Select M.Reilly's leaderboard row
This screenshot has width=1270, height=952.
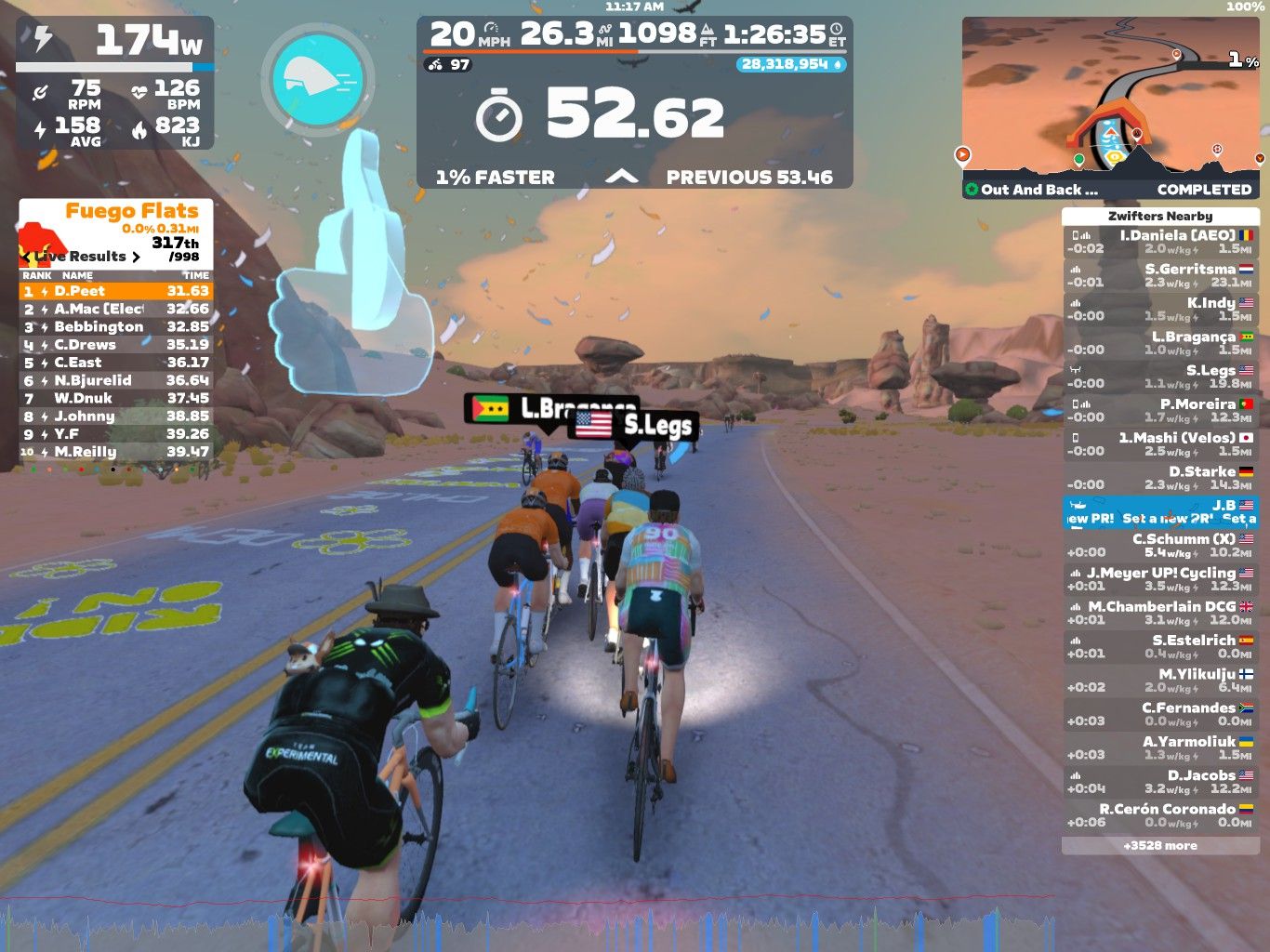coord(116,452)
